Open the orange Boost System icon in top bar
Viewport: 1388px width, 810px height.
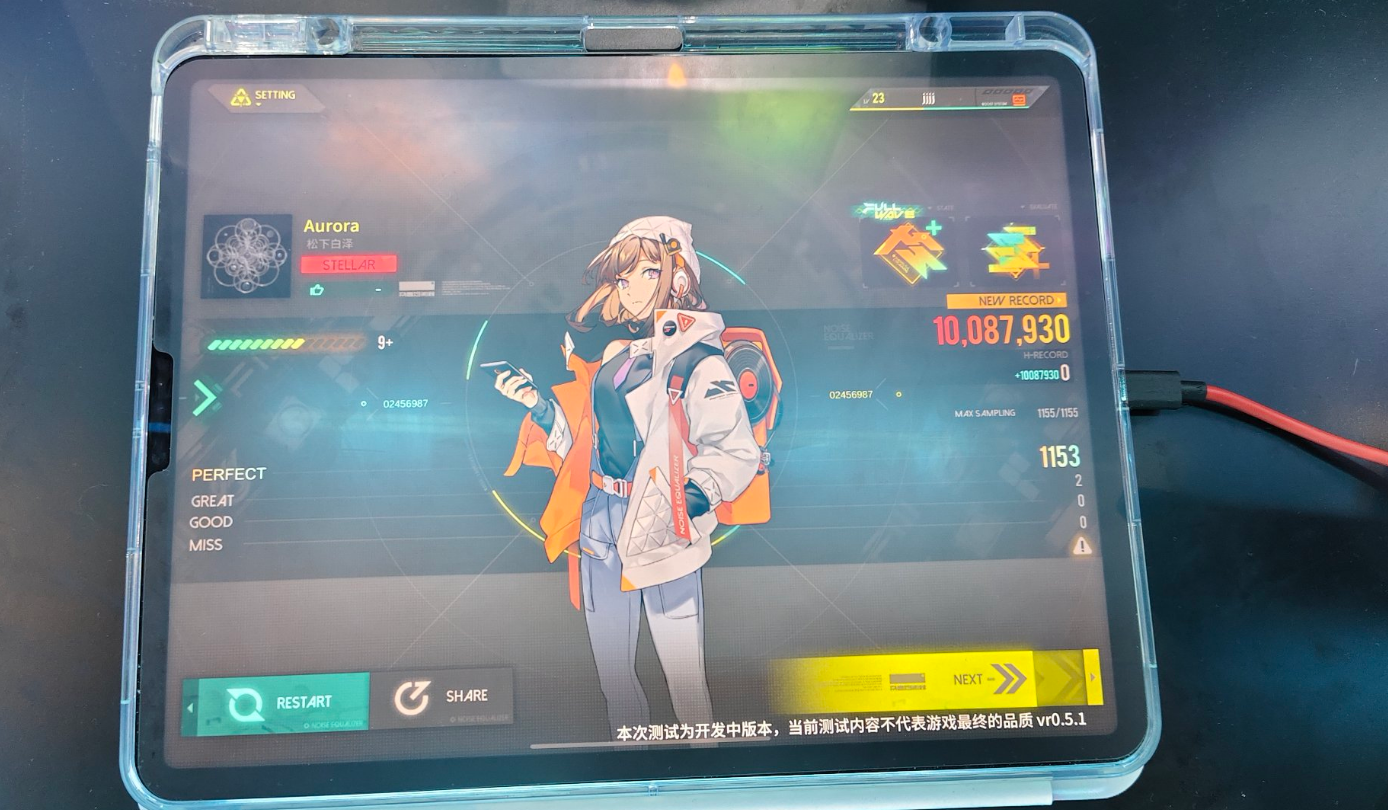(x=1017, y=98)
